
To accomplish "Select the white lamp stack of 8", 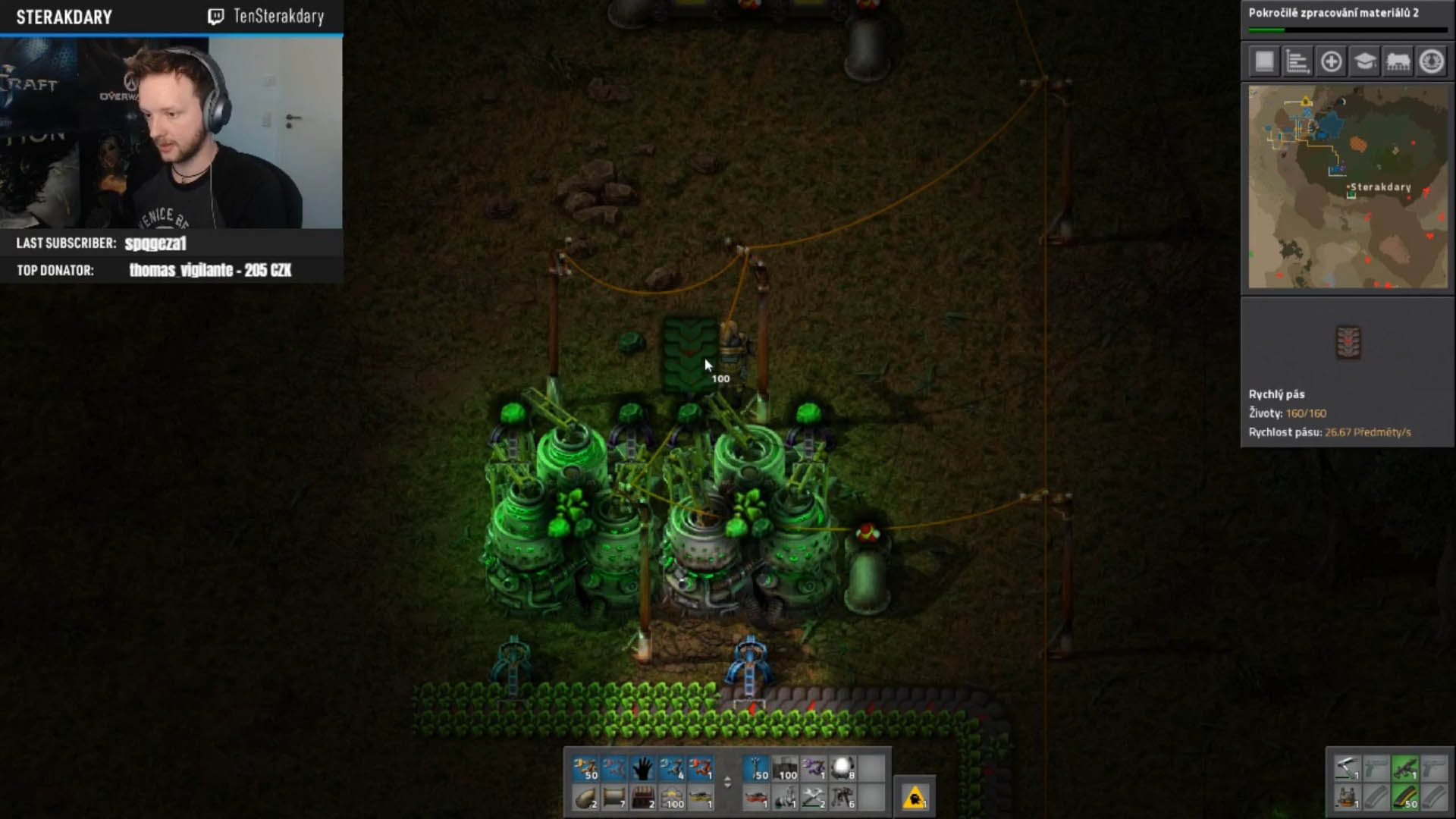I will coord(843,768).
